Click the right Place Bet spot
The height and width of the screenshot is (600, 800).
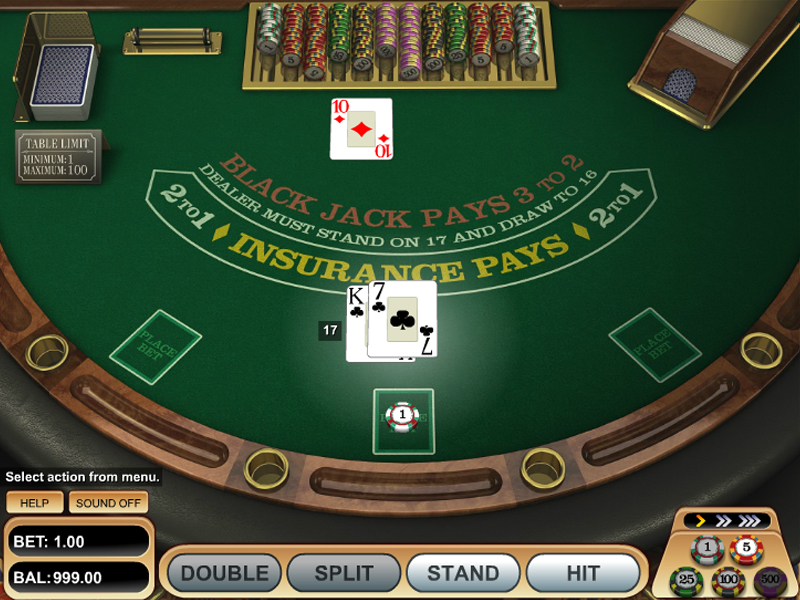[x=655, y=345]
